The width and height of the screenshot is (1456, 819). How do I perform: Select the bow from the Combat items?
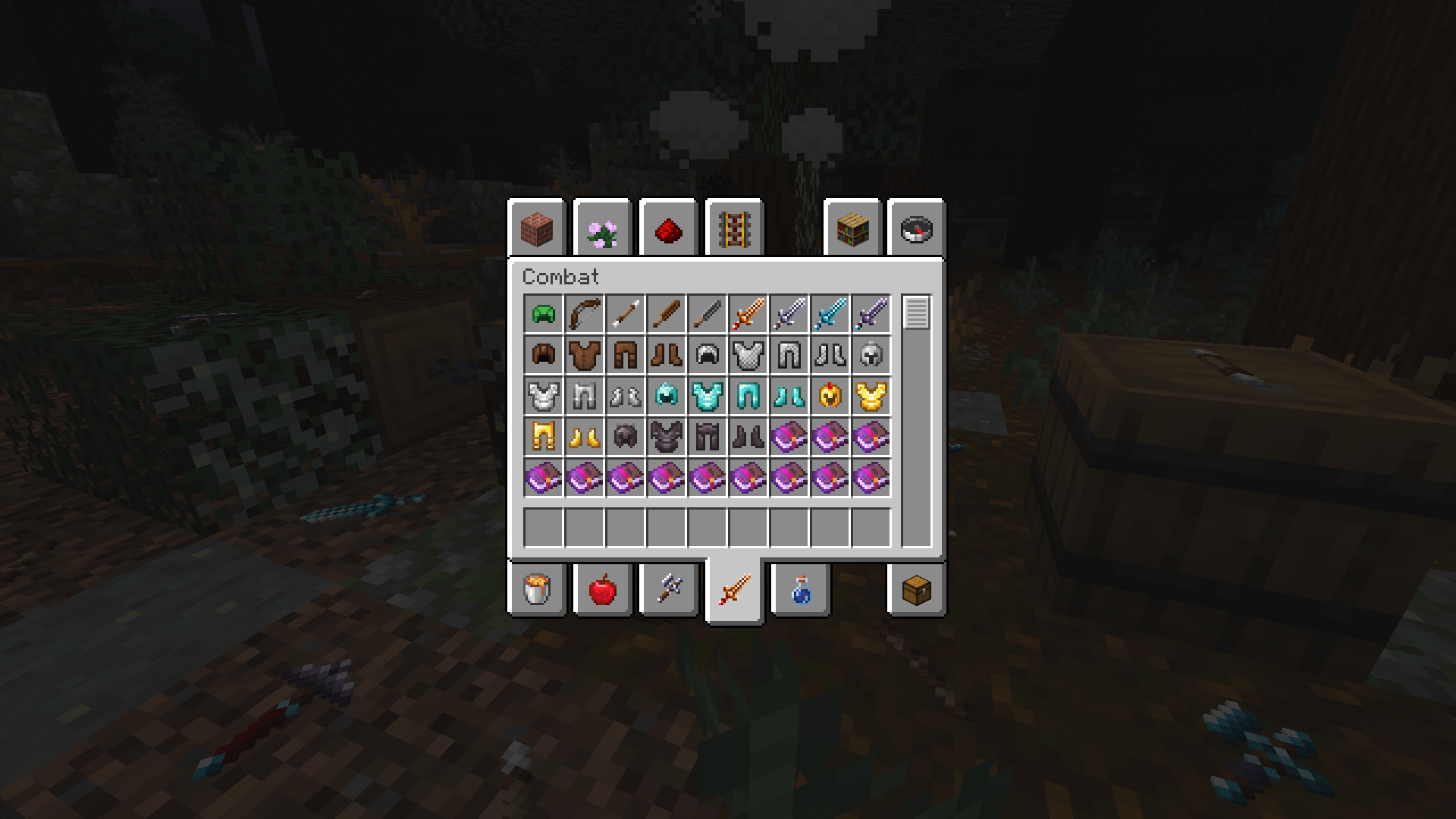[x=584, y=312]
